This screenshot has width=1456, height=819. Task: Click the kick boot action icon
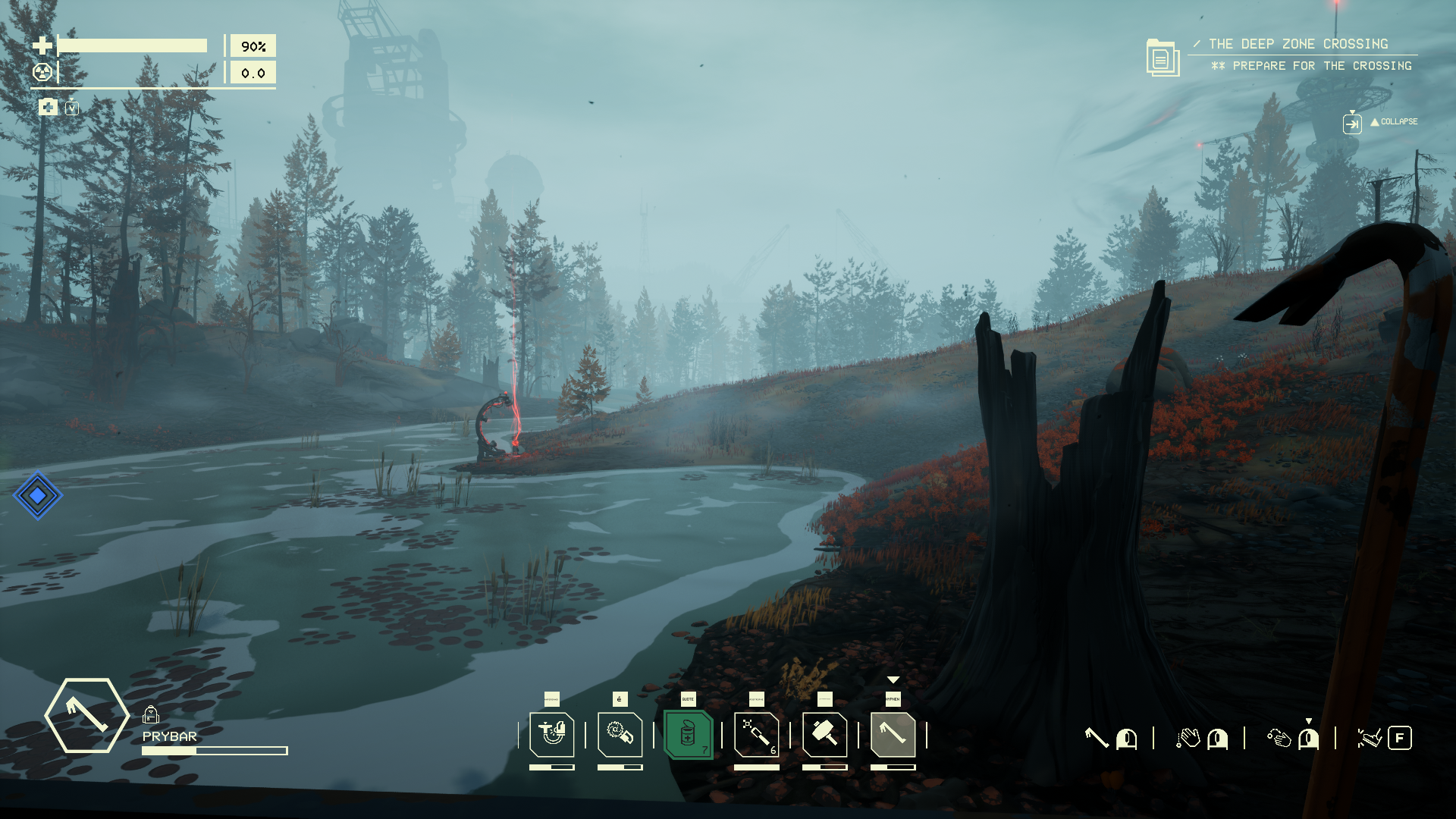tap(1369, 738)
